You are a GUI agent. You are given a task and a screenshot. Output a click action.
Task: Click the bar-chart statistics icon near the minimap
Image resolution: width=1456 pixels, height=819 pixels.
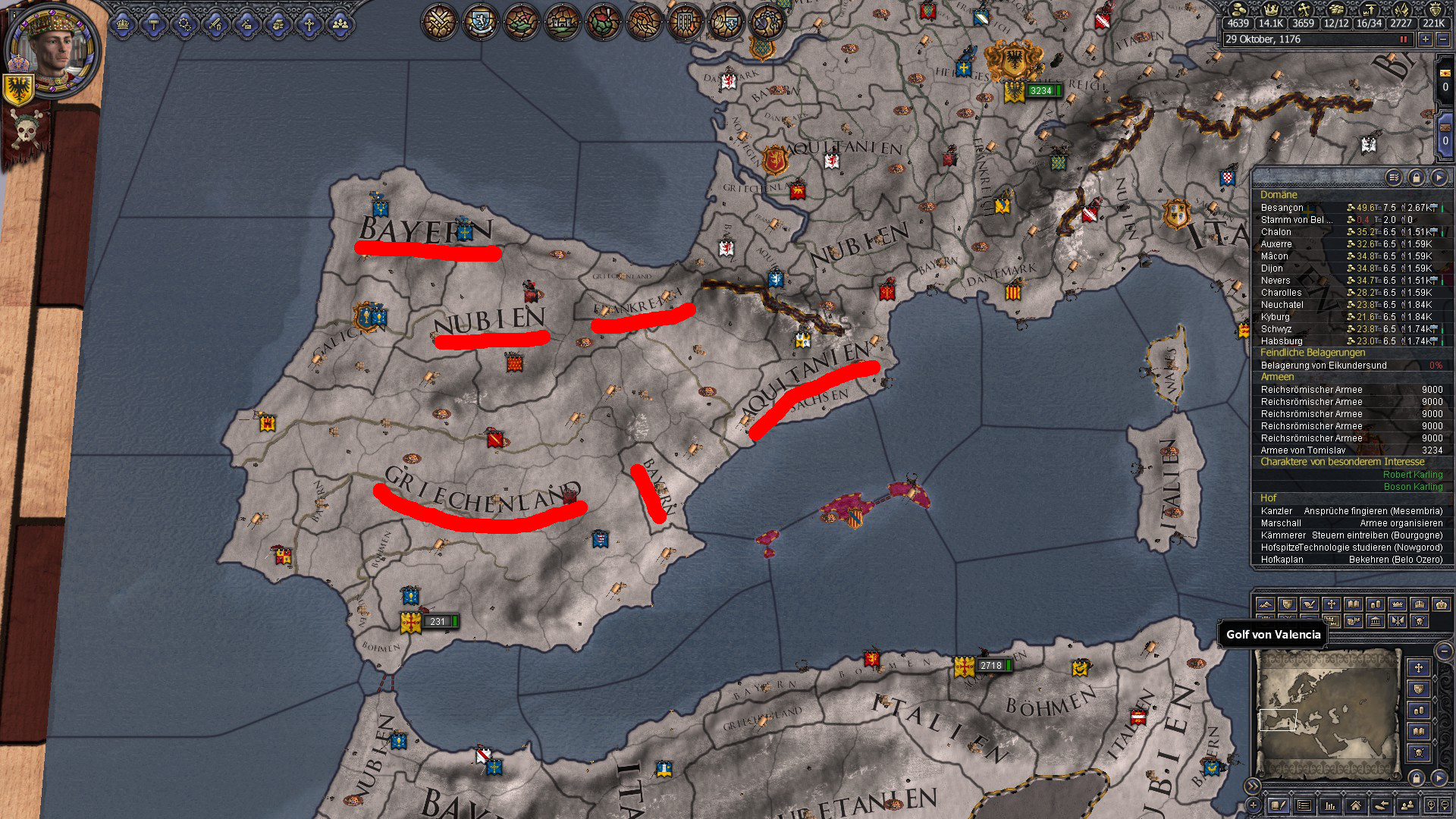(1331, 806)
